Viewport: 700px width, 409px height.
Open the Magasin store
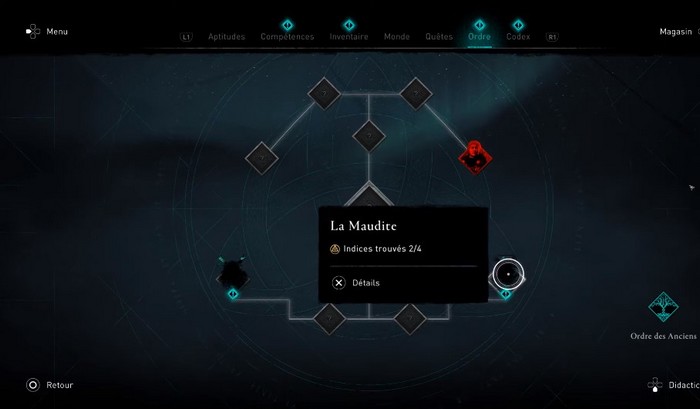point(676,32)
